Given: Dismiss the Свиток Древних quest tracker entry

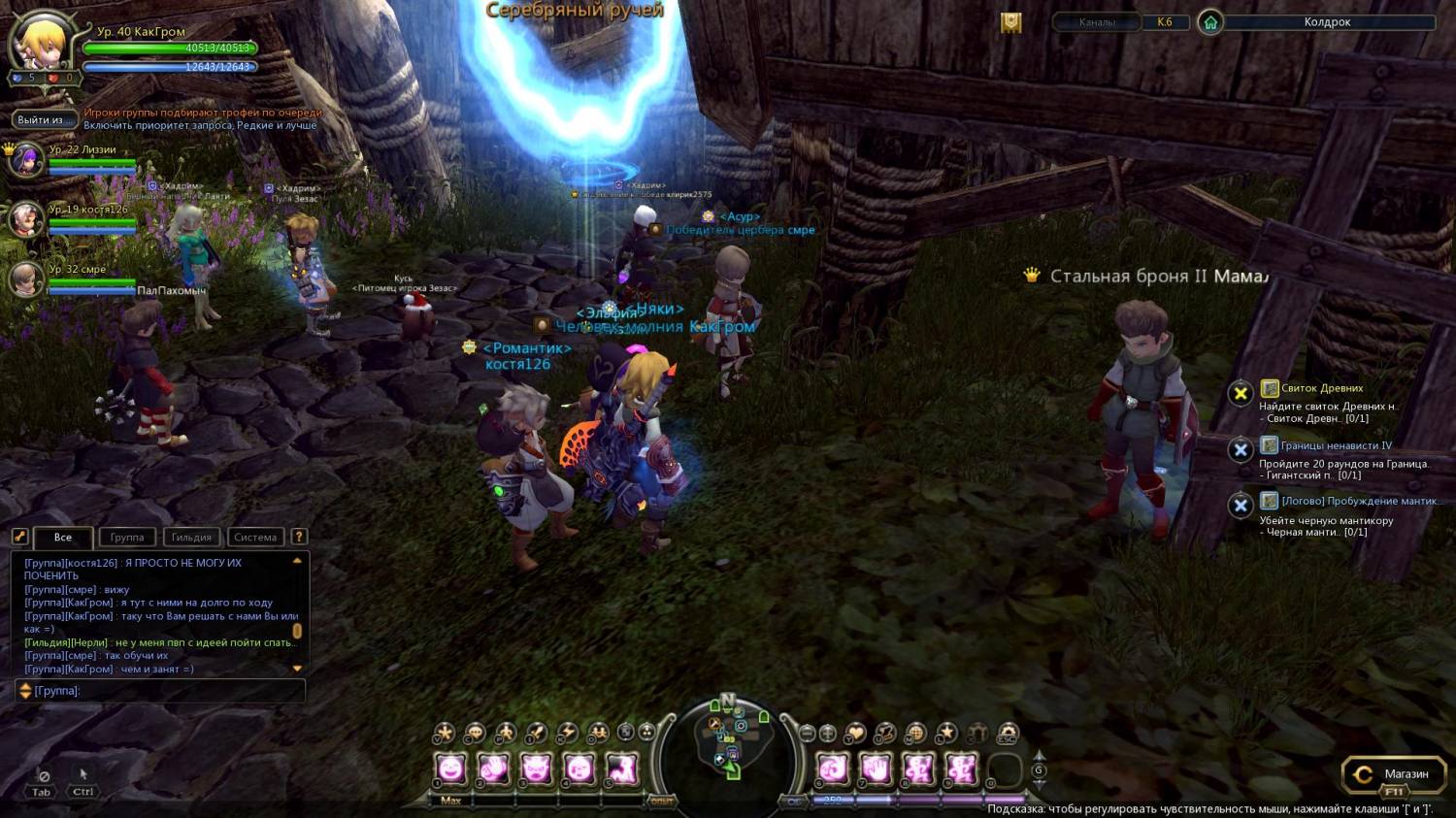Looking at the screenshot, I should coord(1240,393).
